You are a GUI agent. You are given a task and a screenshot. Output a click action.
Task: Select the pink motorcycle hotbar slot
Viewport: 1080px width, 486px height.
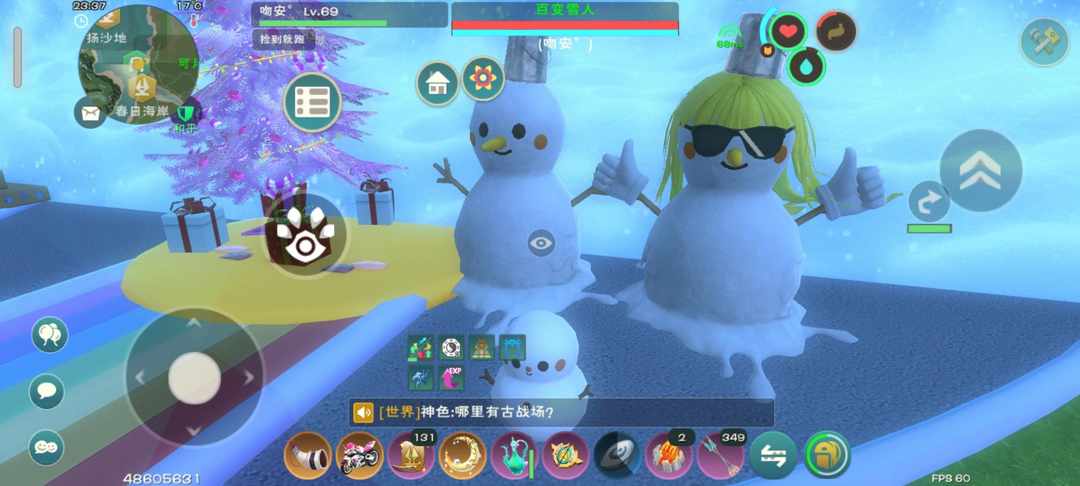(x=360, y=455)
